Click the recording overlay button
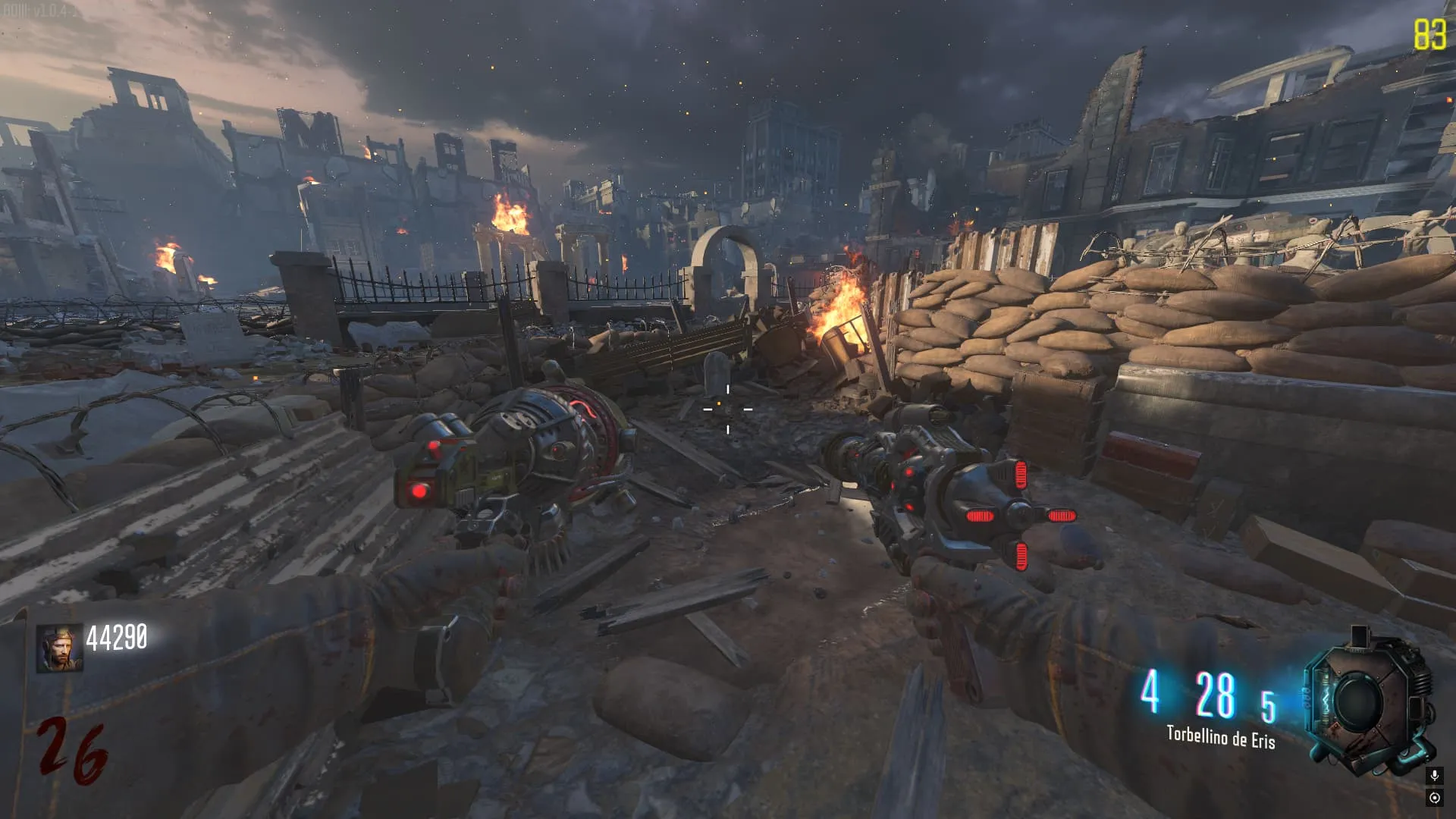 pyautogui.click(x=1434, y=798)
